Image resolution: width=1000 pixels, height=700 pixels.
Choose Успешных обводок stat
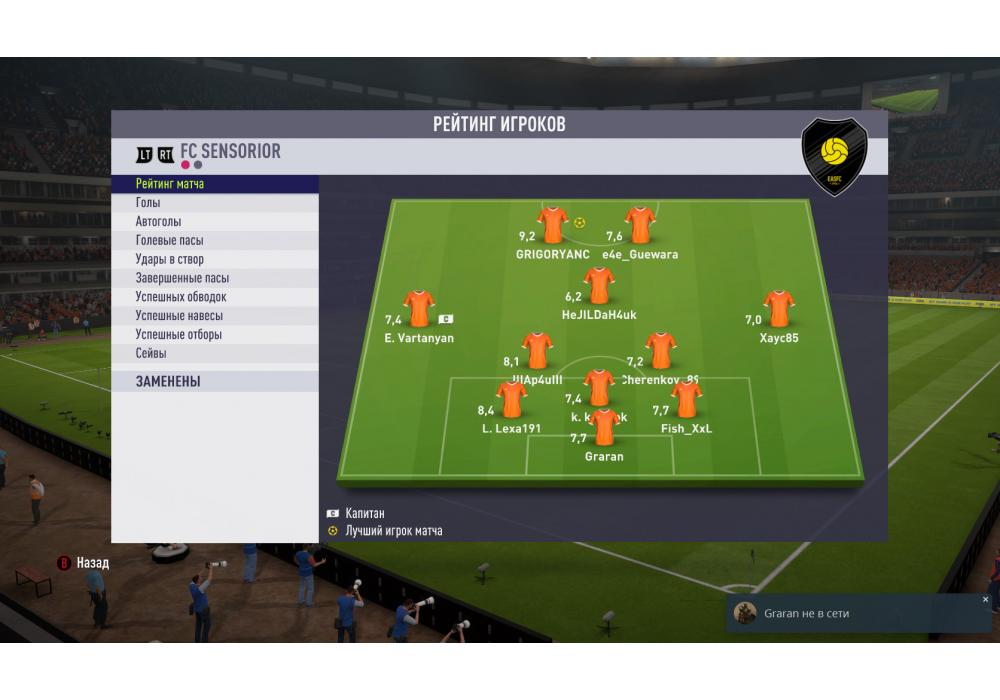tap(215, 297)
